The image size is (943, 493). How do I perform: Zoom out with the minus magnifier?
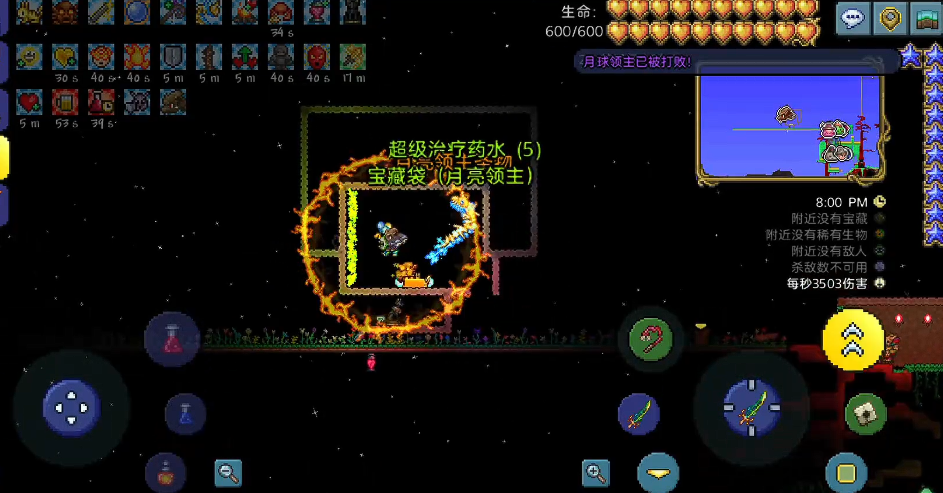point(228,473)
